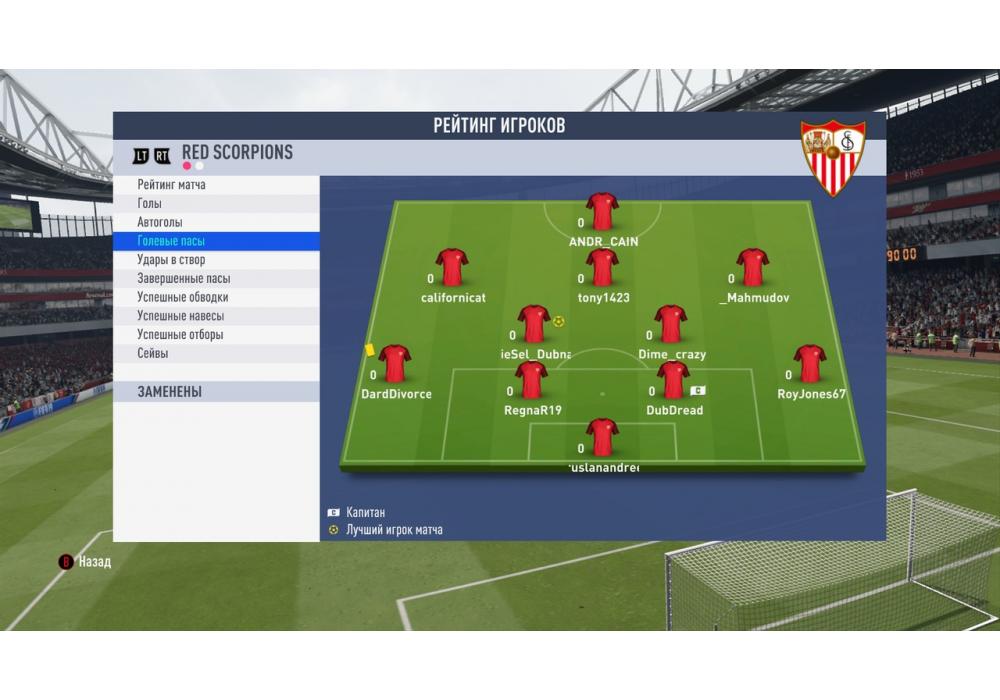
Task: Select player ANDR_CAIN's shirt
Action: pyautogui.click(x=602, y=212)
